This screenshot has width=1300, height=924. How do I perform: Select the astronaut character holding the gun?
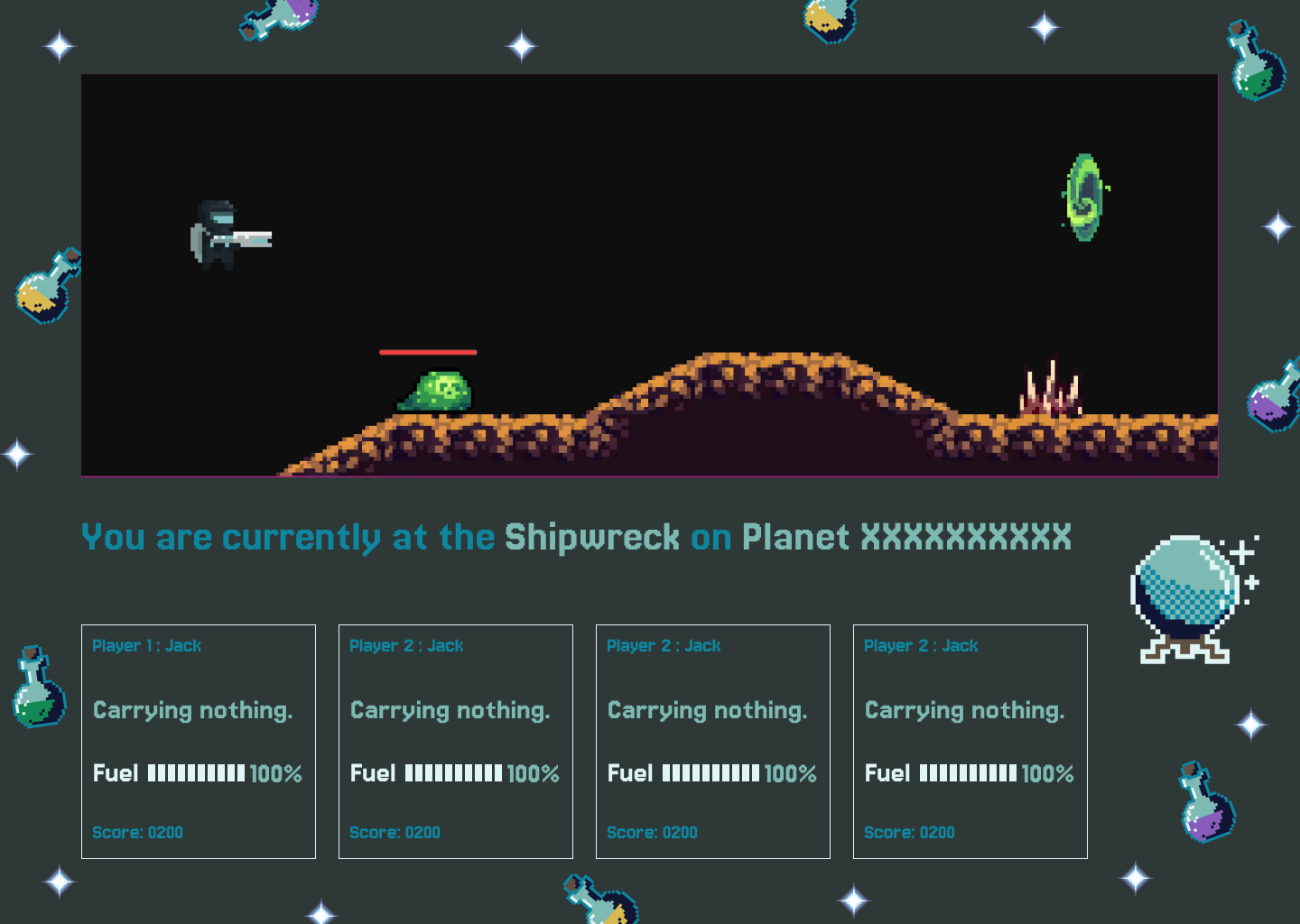tap(217, 233)
